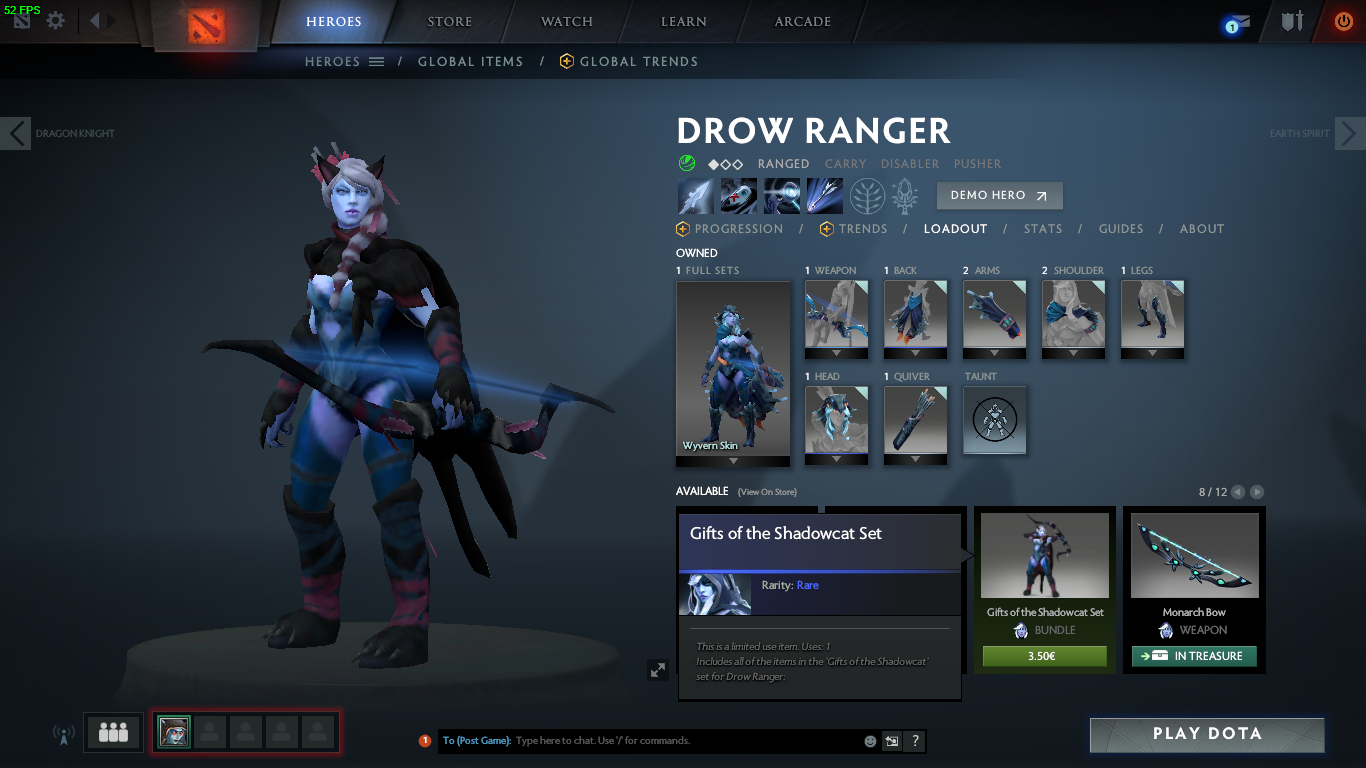Image resolution: width=1366 pixels, height=768 pixels.
Task: Click the Demo Hero button
Action: (999, 196)
